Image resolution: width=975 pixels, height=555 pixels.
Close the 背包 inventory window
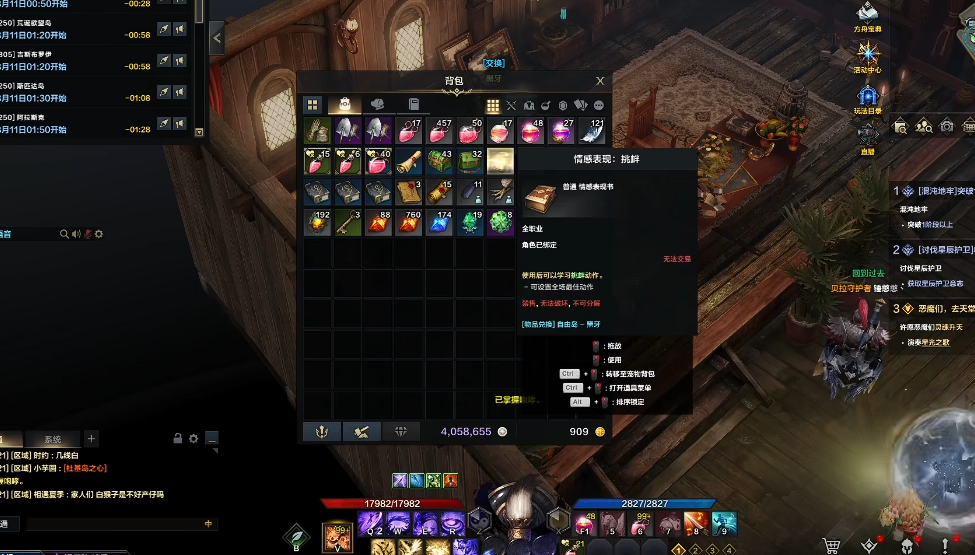click(x=600, y=81)
